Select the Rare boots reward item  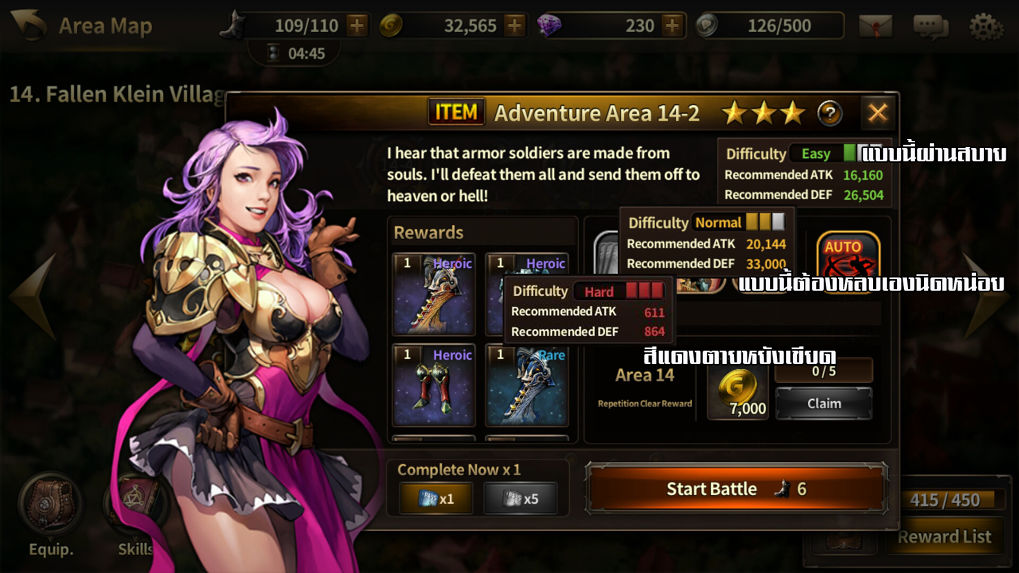pos(527,385)
